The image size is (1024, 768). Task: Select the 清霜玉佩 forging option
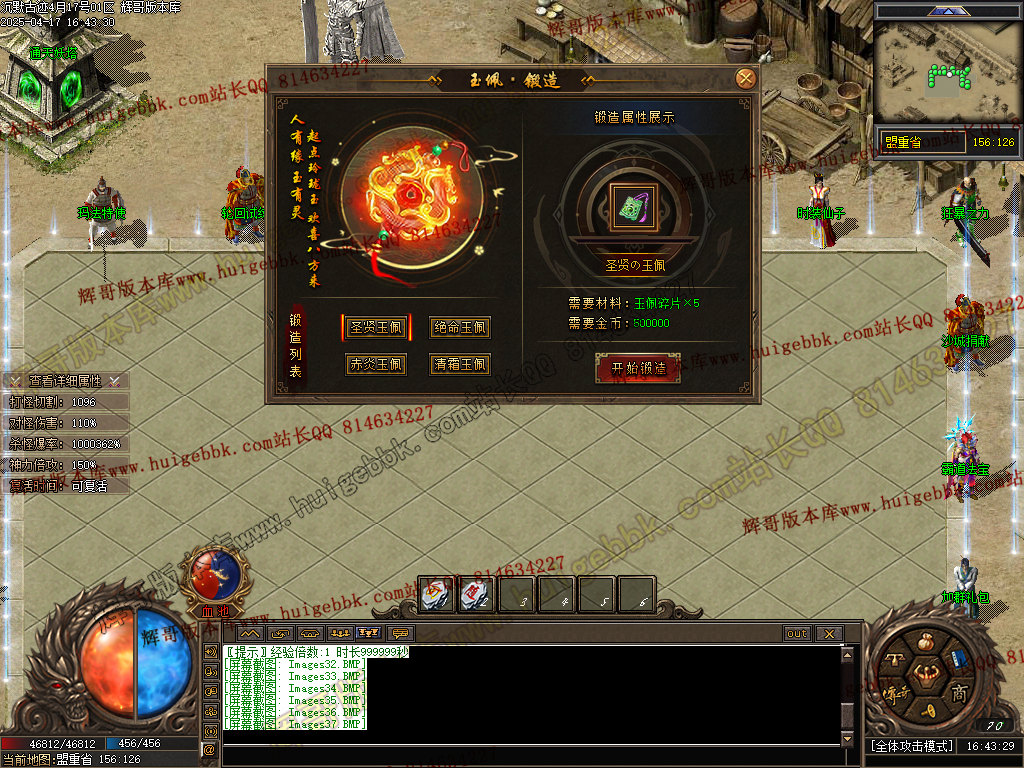(460, 364)
